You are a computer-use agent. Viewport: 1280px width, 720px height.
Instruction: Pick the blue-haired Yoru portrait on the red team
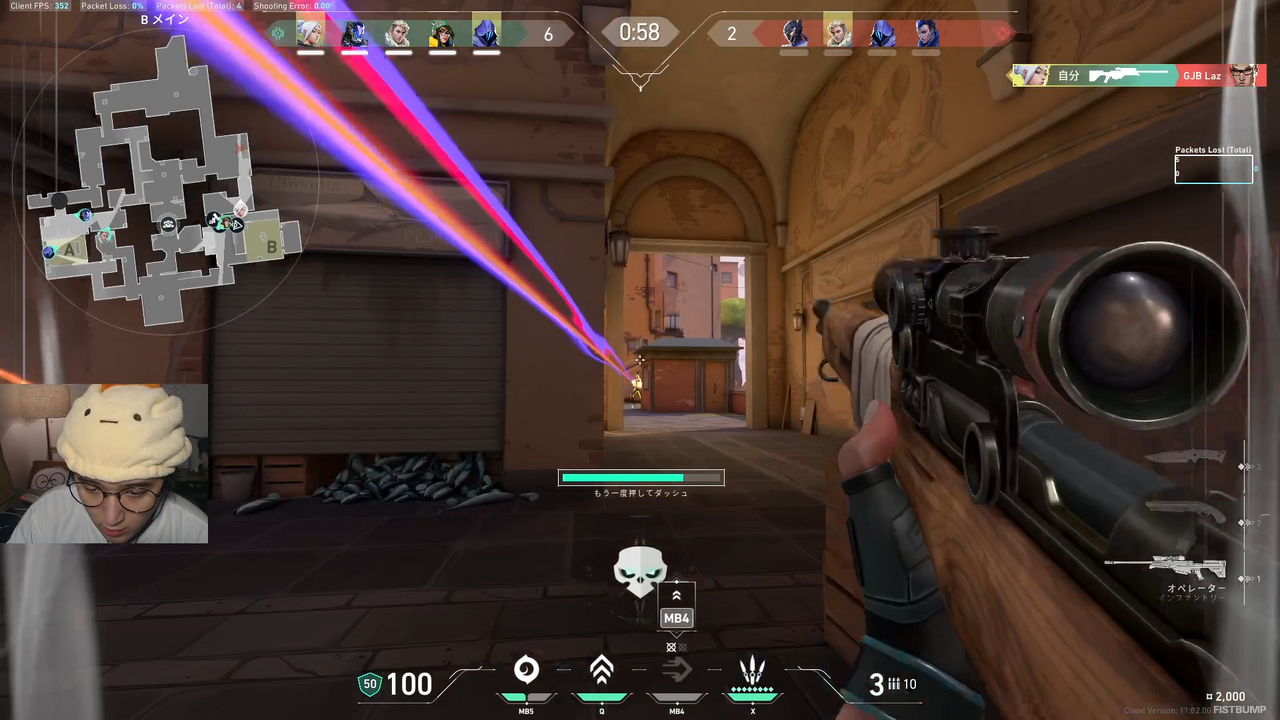click(x=927, y=34)
